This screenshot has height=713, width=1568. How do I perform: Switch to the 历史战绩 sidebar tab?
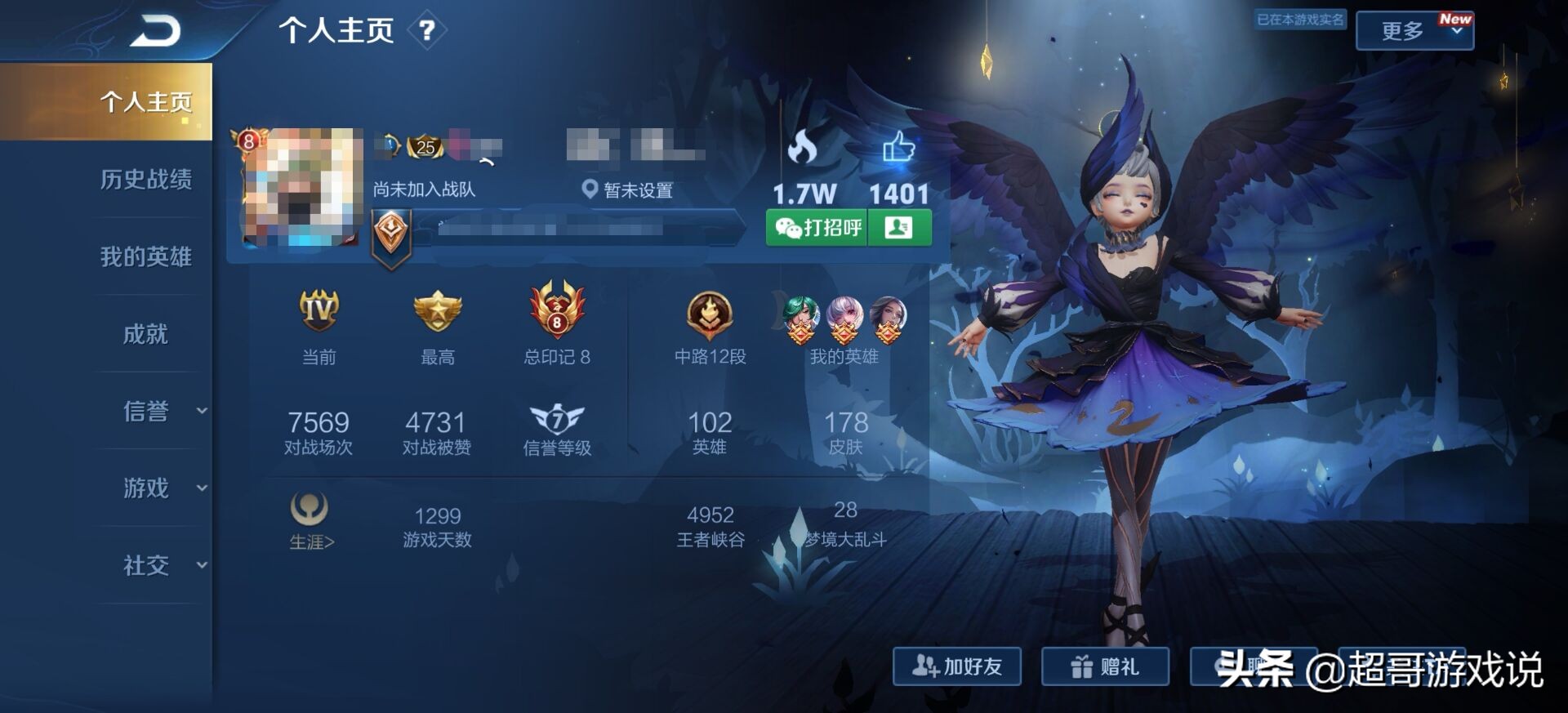click(x=147, y=181)
